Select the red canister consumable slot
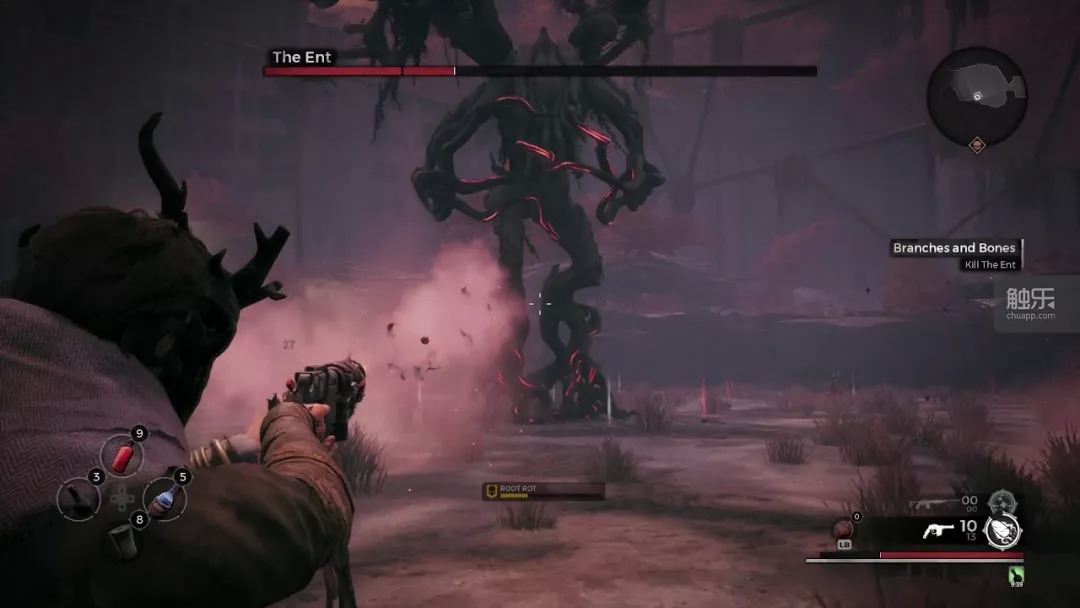This screenshot has height=608, width=1080. tap(122, 459)
